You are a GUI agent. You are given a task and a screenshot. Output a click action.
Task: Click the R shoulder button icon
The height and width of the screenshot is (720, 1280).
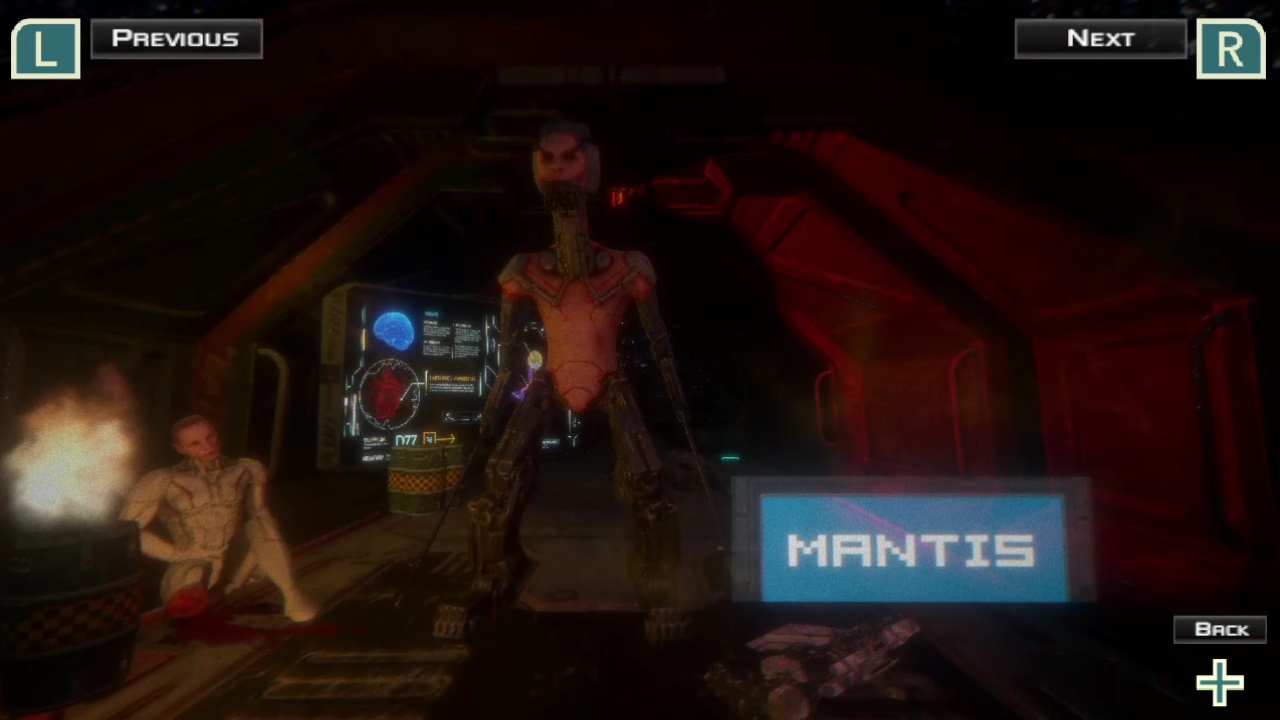click(1230, 47)
